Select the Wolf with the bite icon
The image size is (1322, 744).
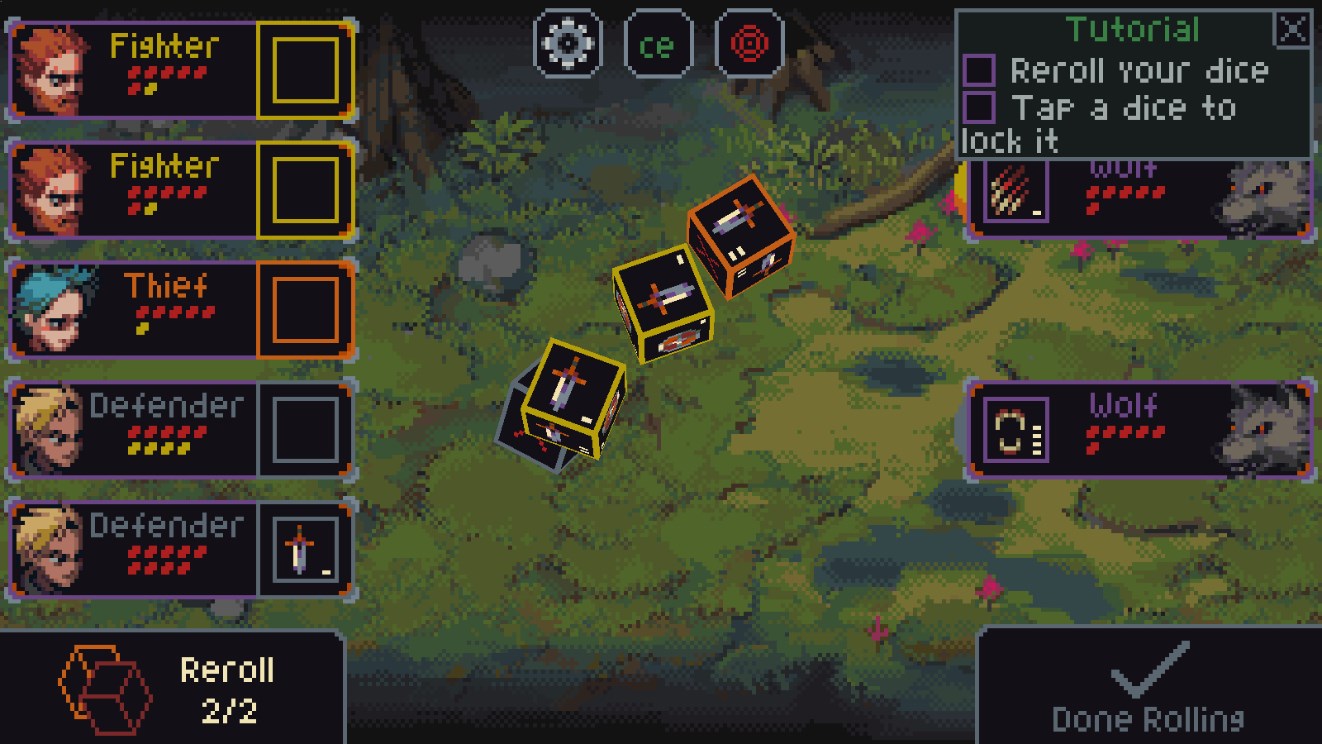tap(1138, 429)
